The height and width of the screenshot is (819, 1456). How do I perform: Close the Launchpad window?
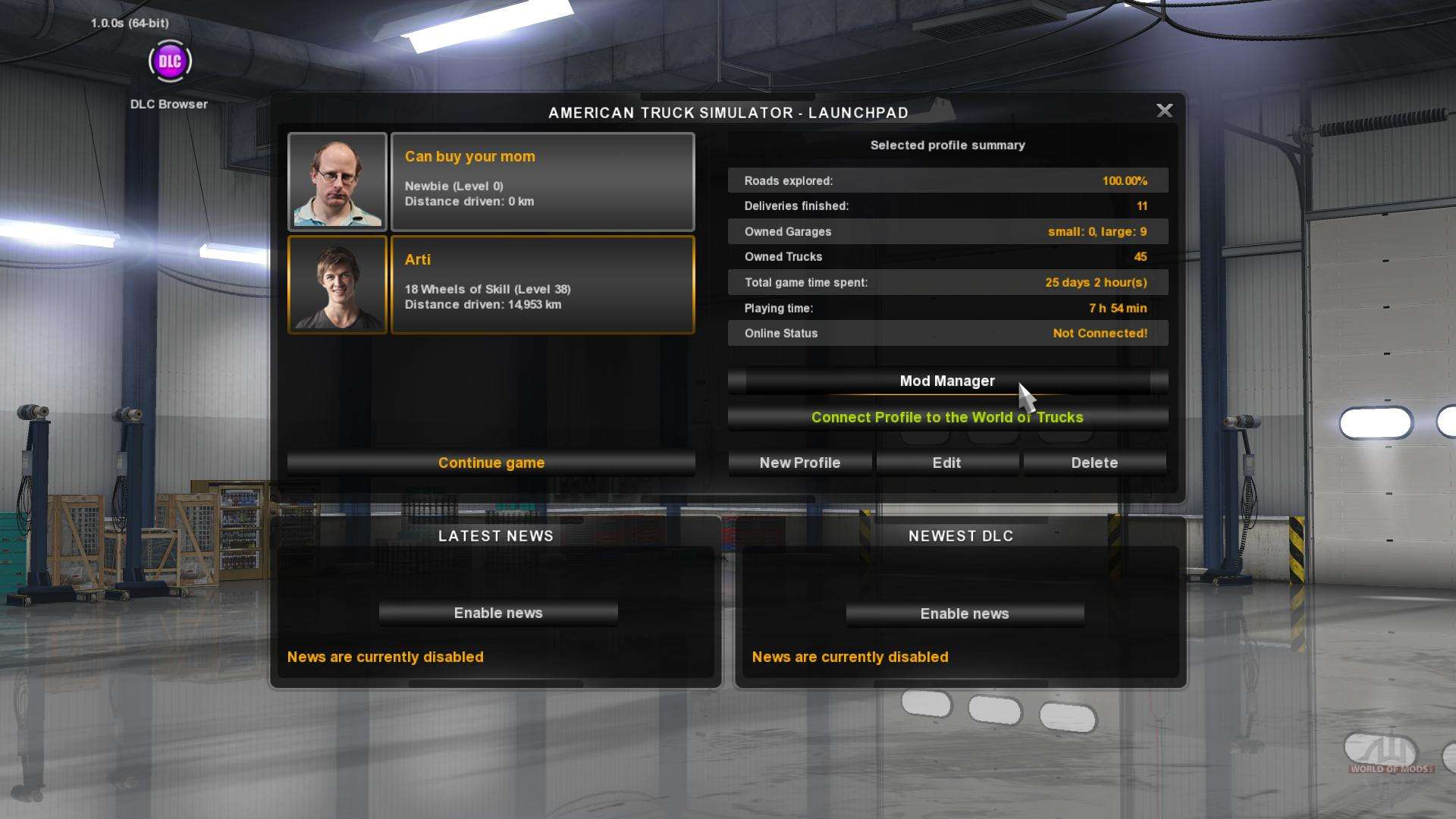1164,111
